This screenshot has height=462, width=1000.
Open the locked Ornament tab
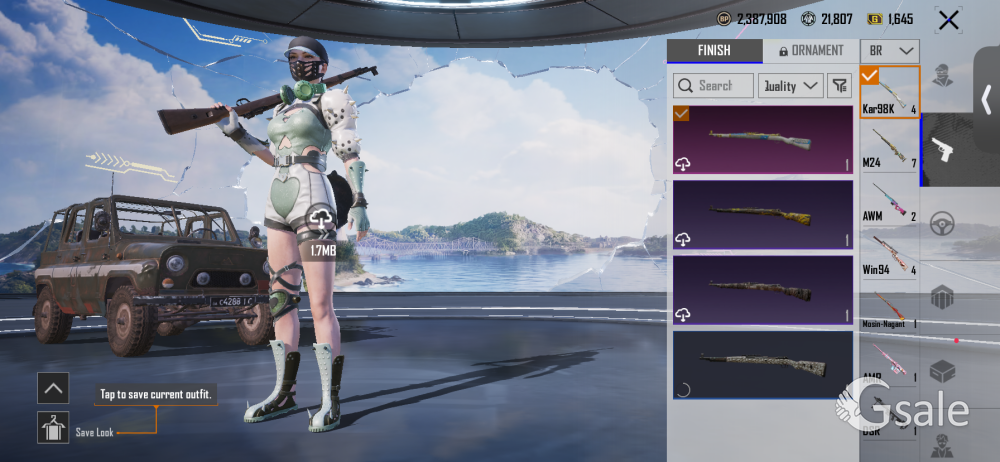click(810, 51)
